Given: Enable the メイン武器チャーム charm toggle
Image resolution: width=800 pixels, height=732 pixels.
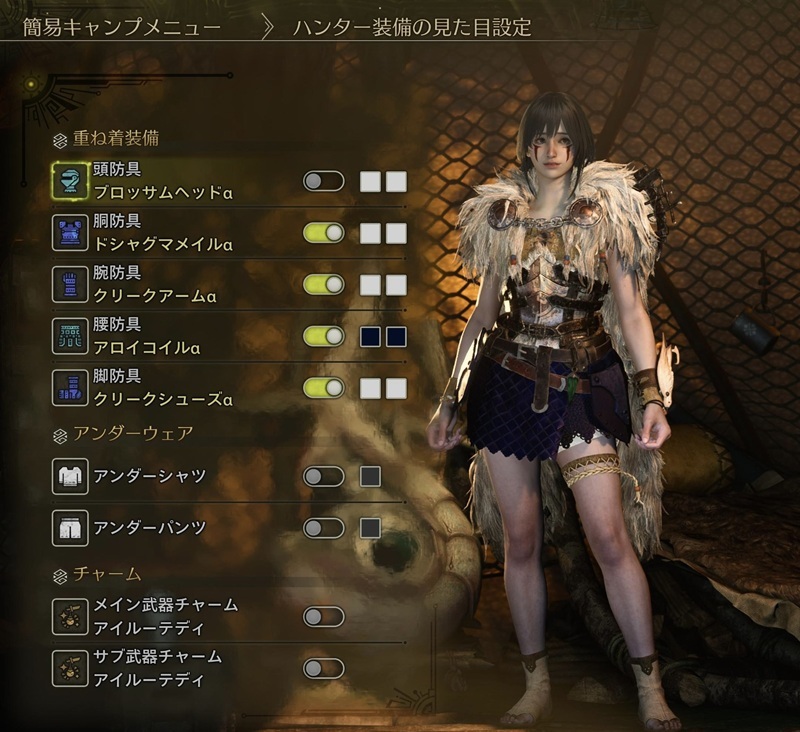Looking at the screenshot, I should pos(323,615).
